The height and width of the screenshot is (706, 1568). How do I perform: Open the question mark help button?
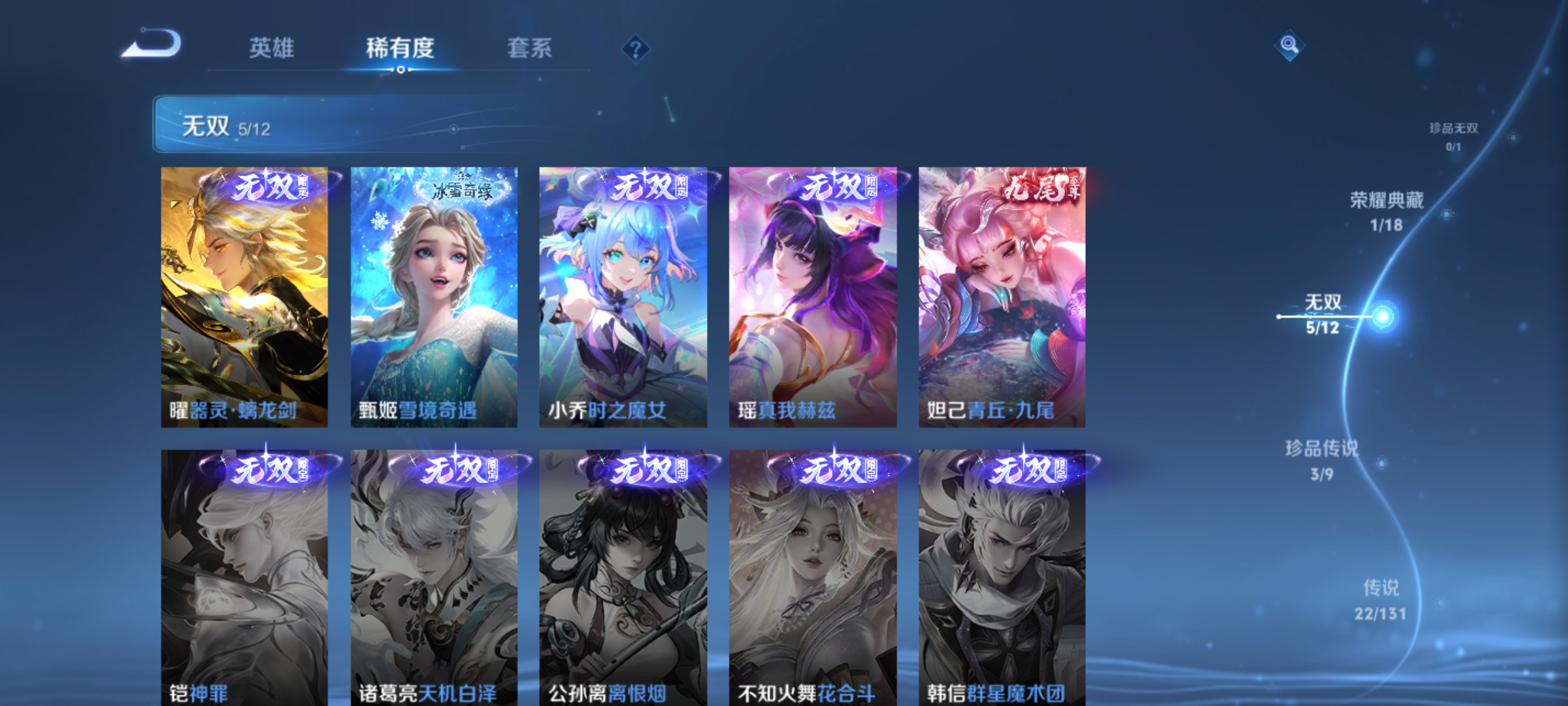pos(635,49)
